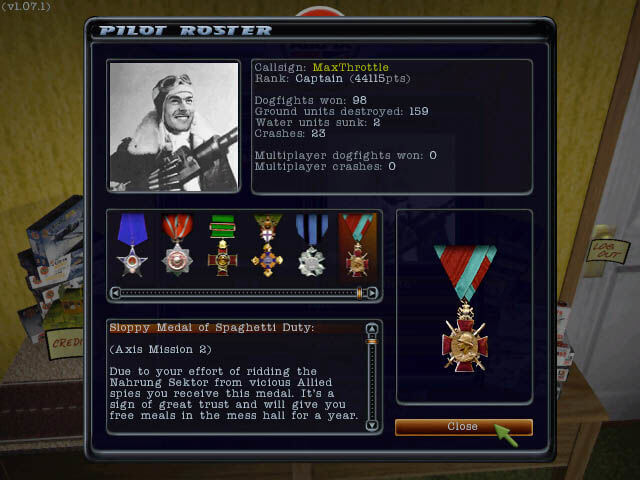Click the description box down scroll arrow

click(373, 426)
